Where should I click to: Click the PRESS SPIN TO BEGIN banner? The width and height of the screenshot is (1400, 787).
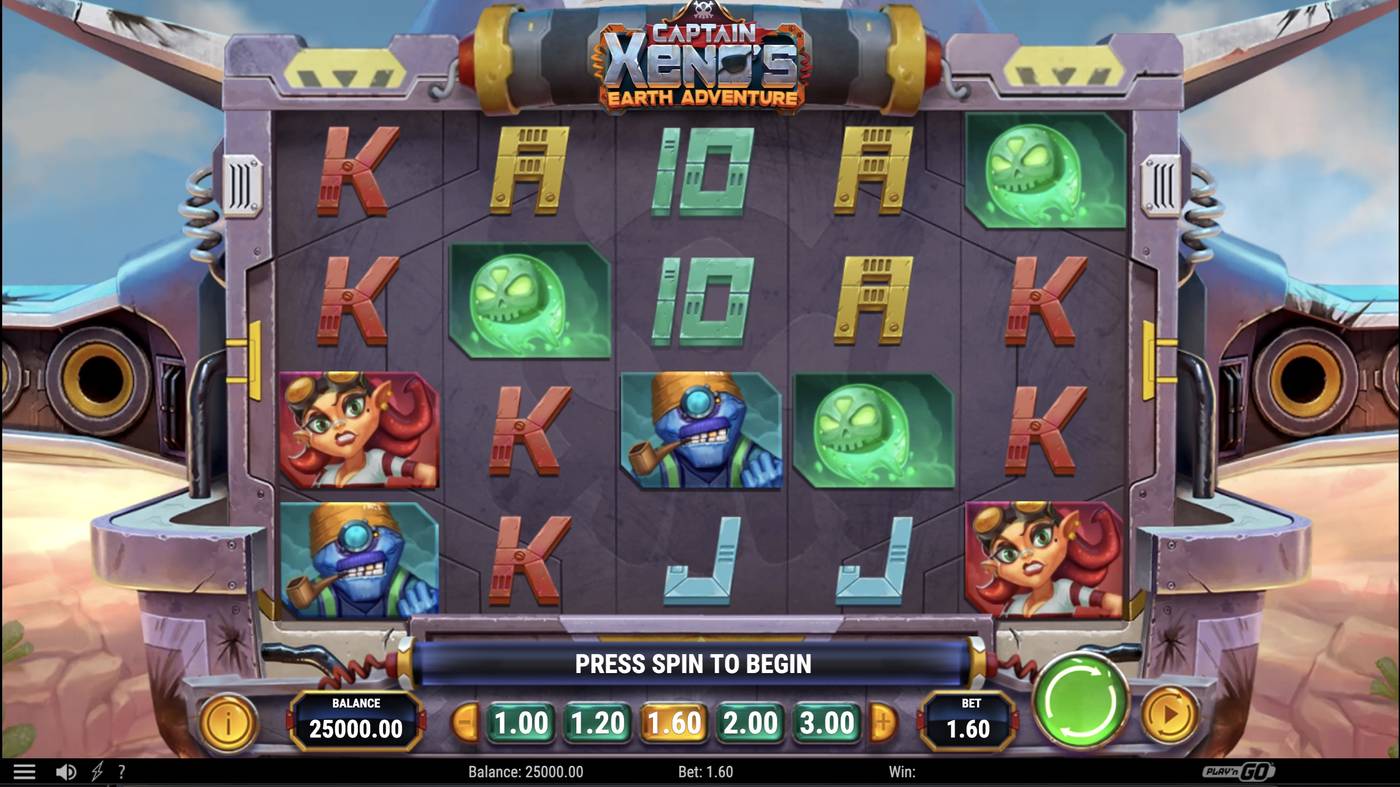pyautogui.click(x=693, y=662)
